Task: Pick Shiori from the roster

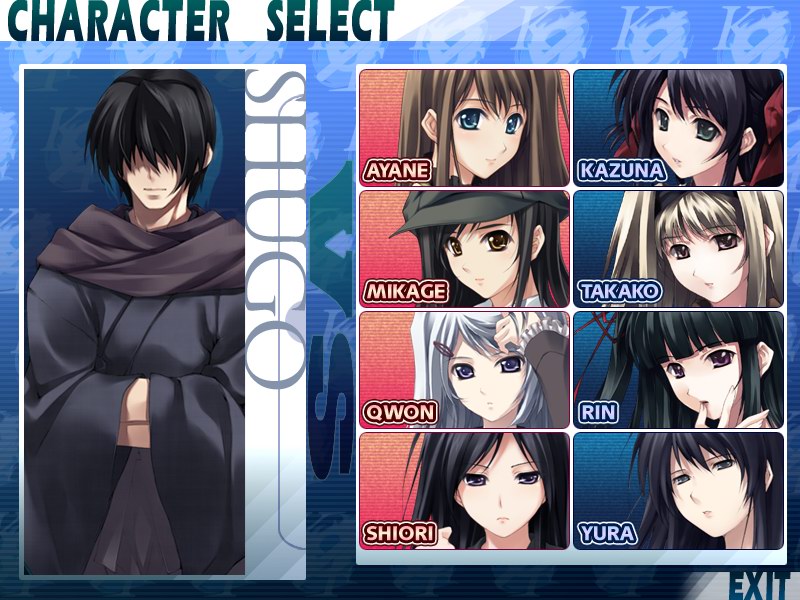Action: (x=464, y=490)
